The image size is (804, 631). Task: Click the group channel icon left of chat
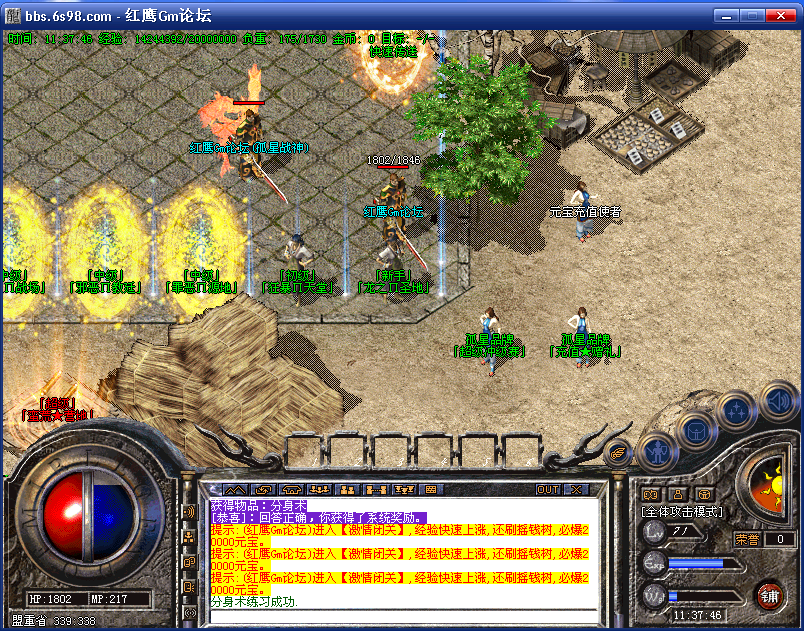[x=190, y=537]
